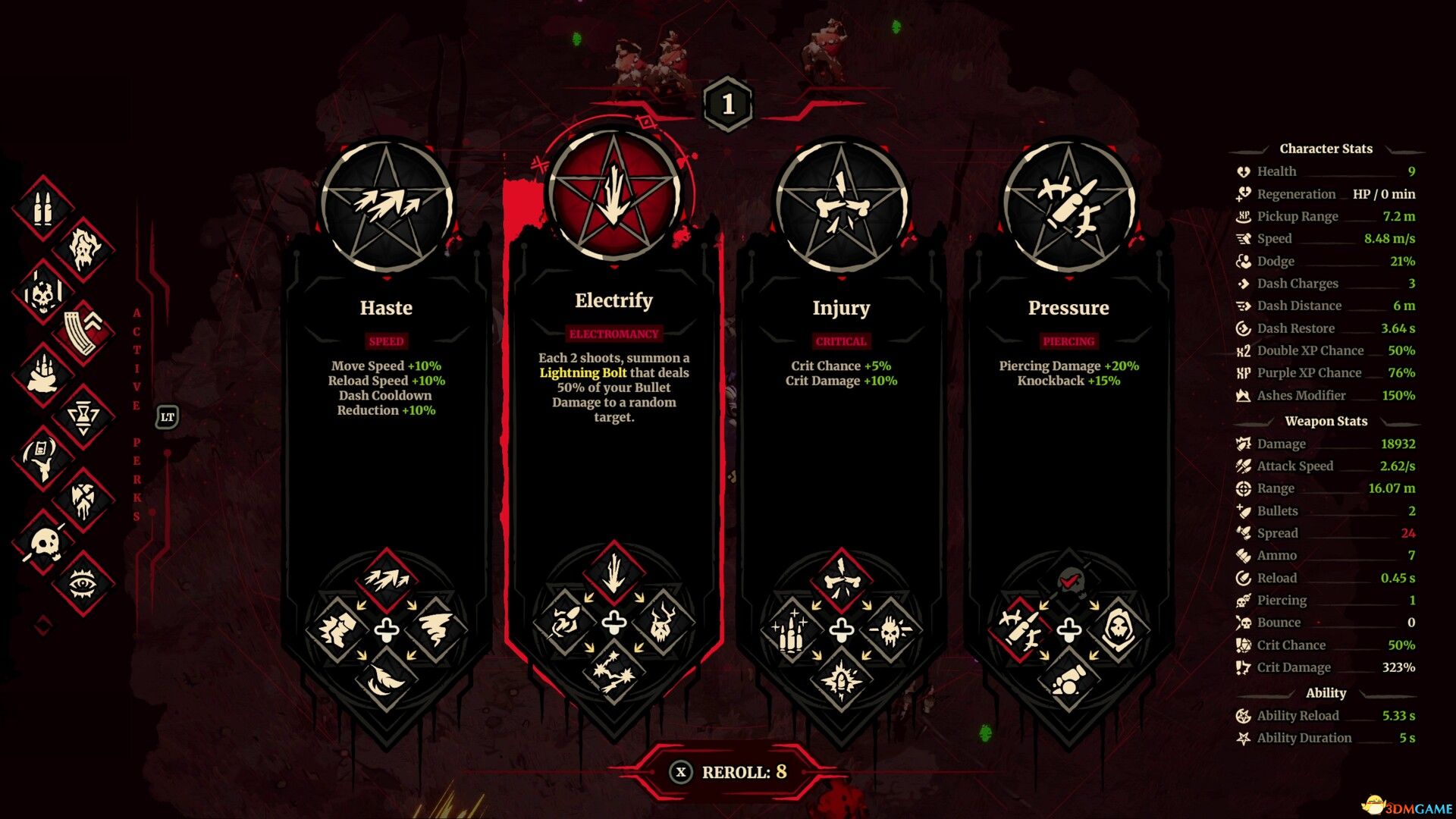
Task: Click the hooded reaper icon under Pressure
Action: pyautogui.click(x=1119, y=629)
